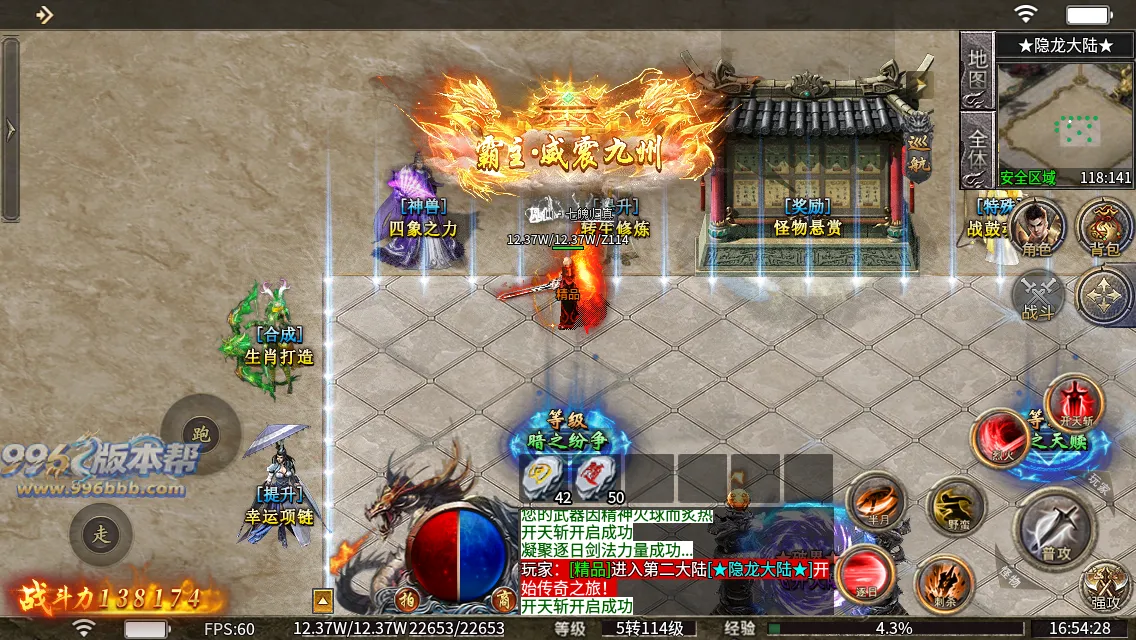Tap the 战斗 crossed swords icon

(x=1037, y=296)
